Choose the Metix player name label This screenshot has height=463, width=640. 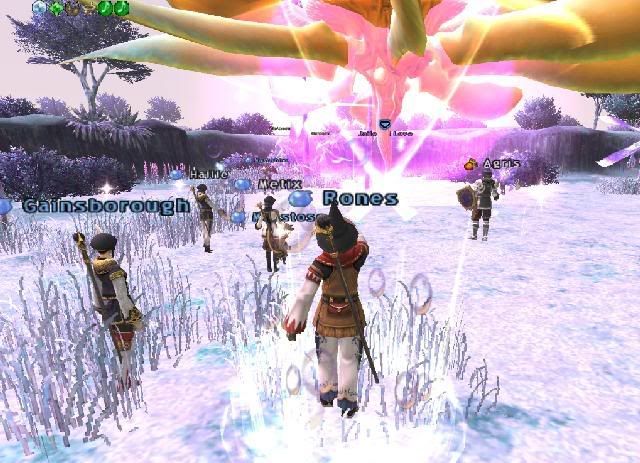coord(280,184)
